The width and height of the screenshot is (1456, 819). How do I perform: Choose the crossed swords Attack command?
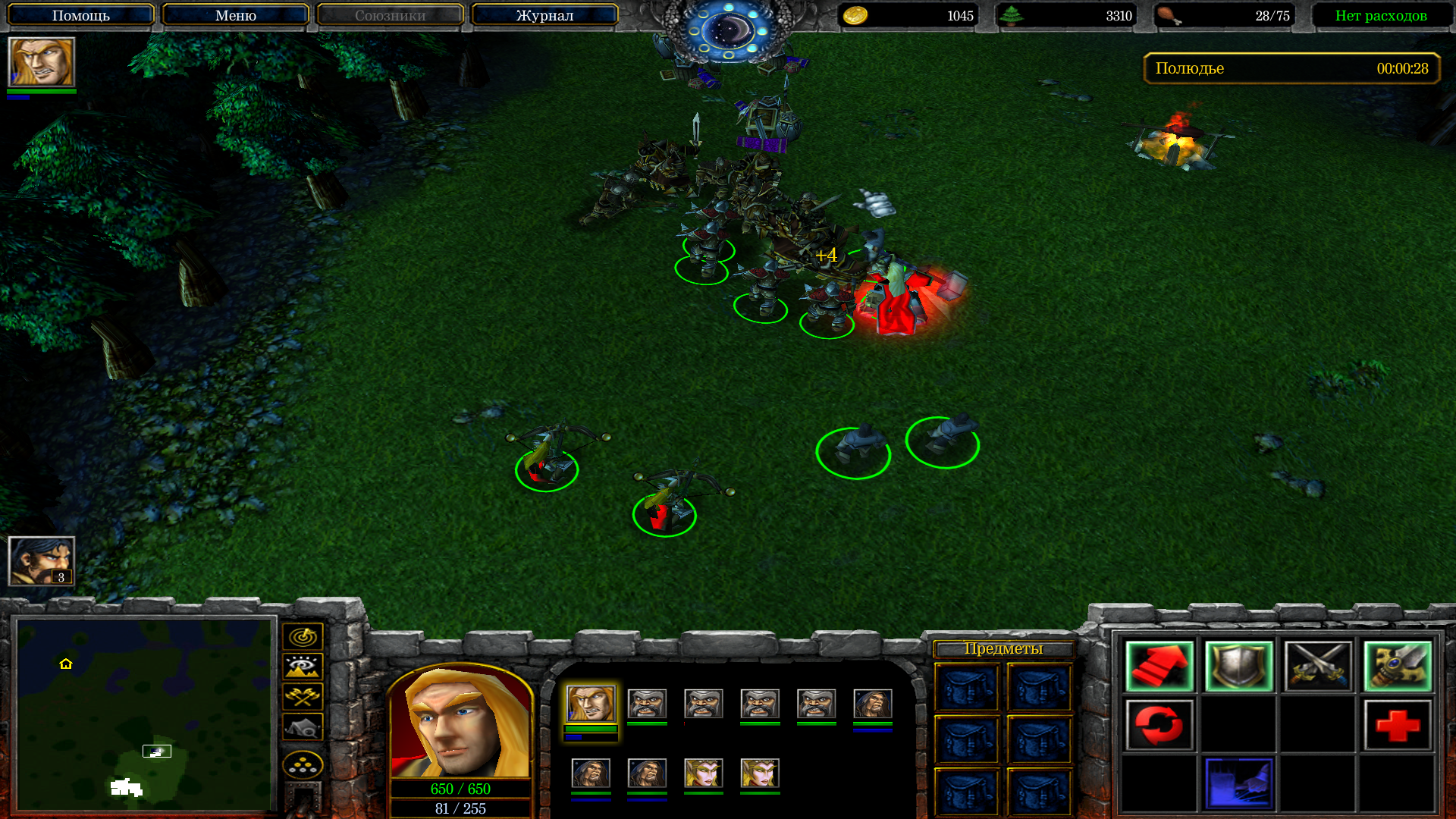tap(1318, 667)
